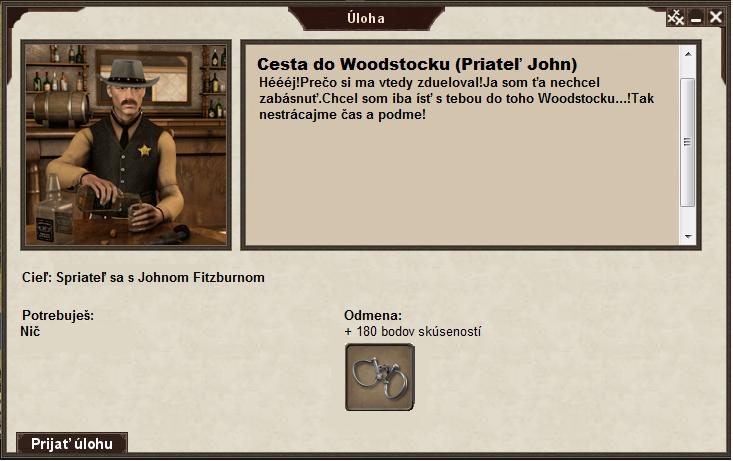Minimize the Úloha quest window
This screenshot has height=461, width=733.
tap(696, 18)
